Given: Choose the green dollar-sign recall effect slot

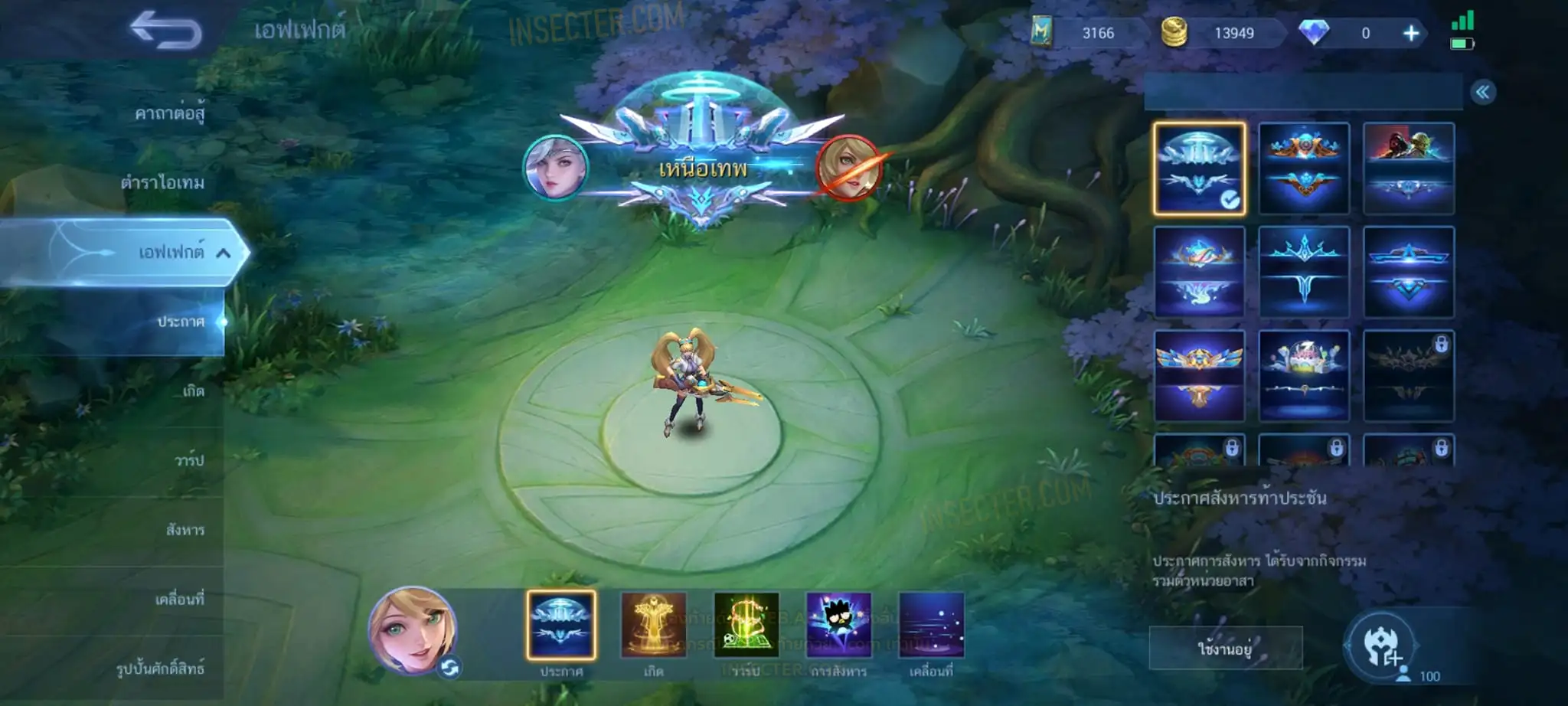Looking at the screenshot, I should click(746, 625).
